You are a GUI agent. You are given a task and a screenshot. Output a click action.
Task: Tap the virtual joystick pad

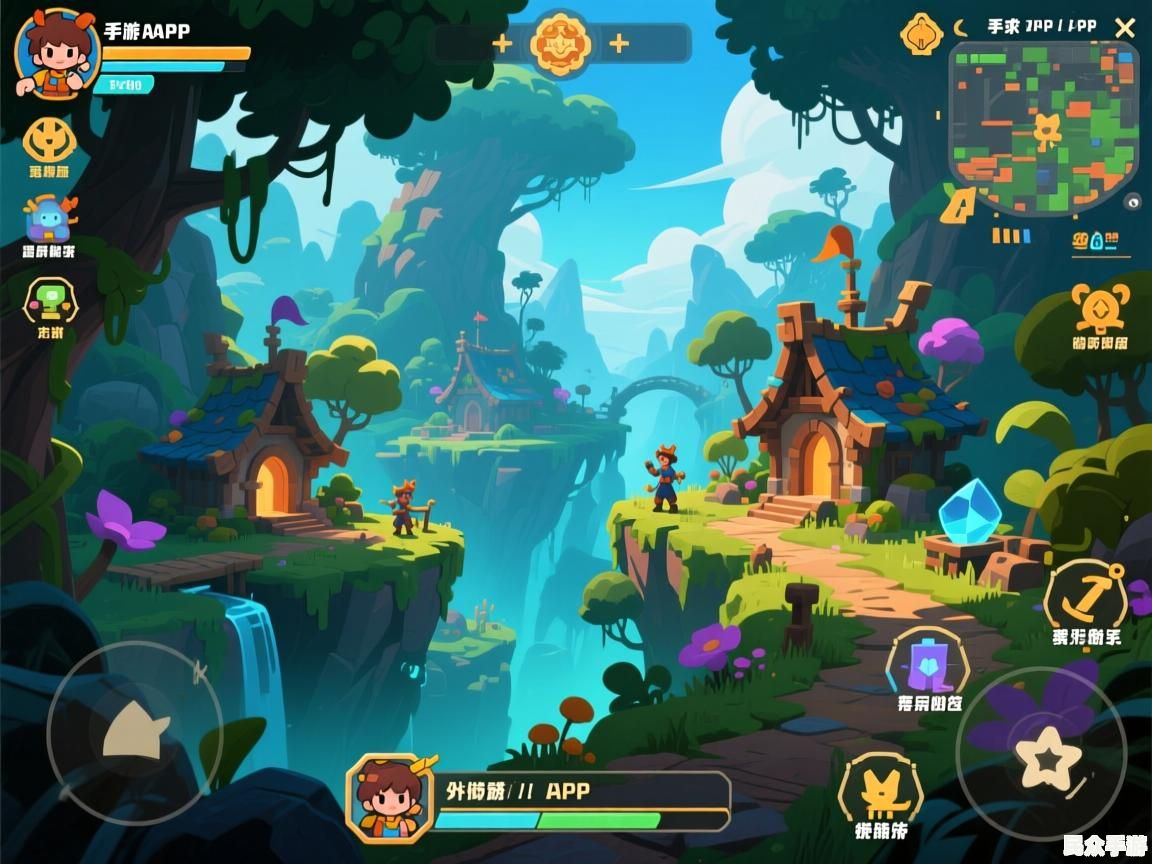pyautogui.click(x=134, y=732)
